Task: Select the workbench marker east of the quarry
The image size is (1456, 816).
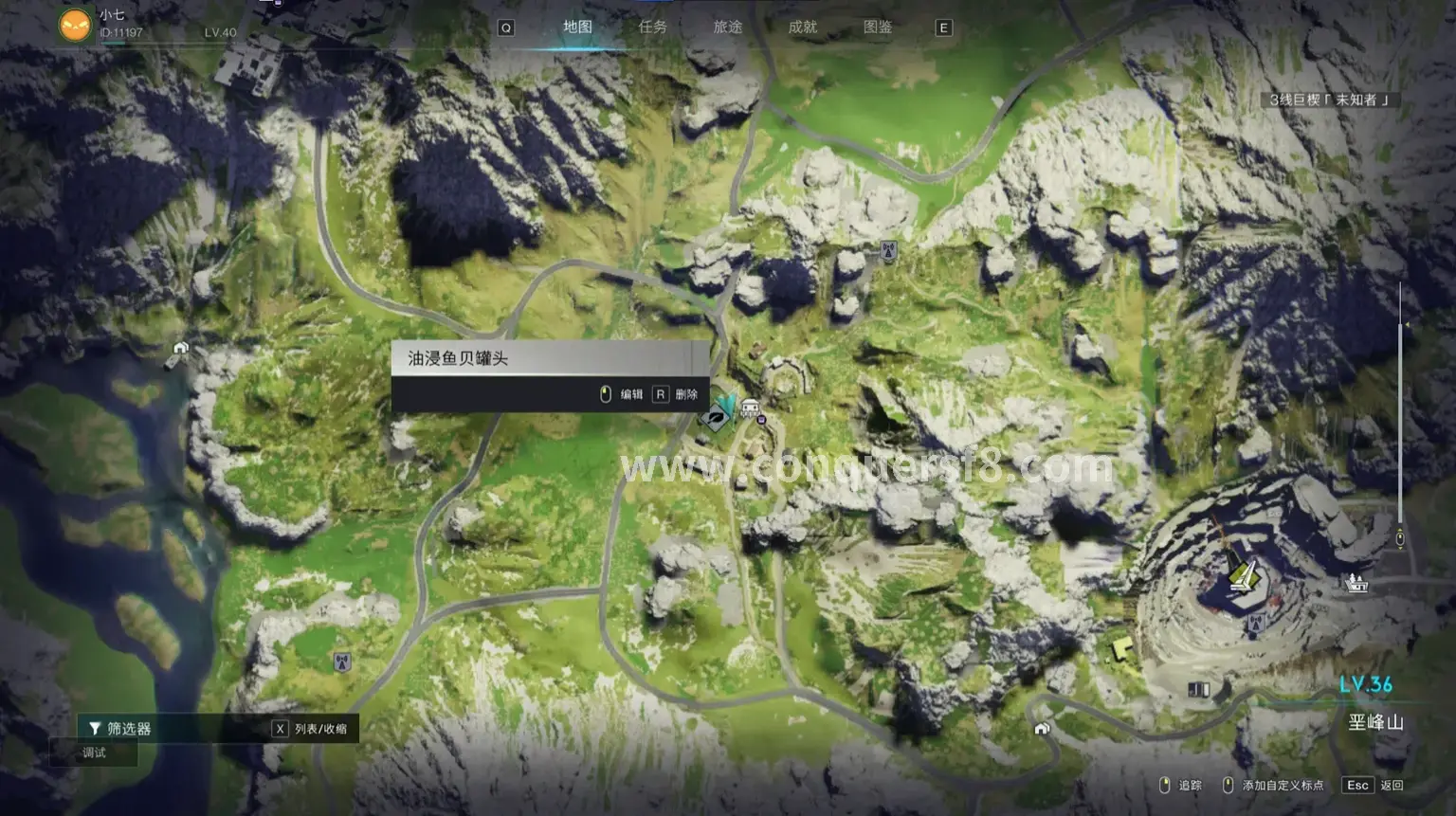Action: coord(1357,583)
